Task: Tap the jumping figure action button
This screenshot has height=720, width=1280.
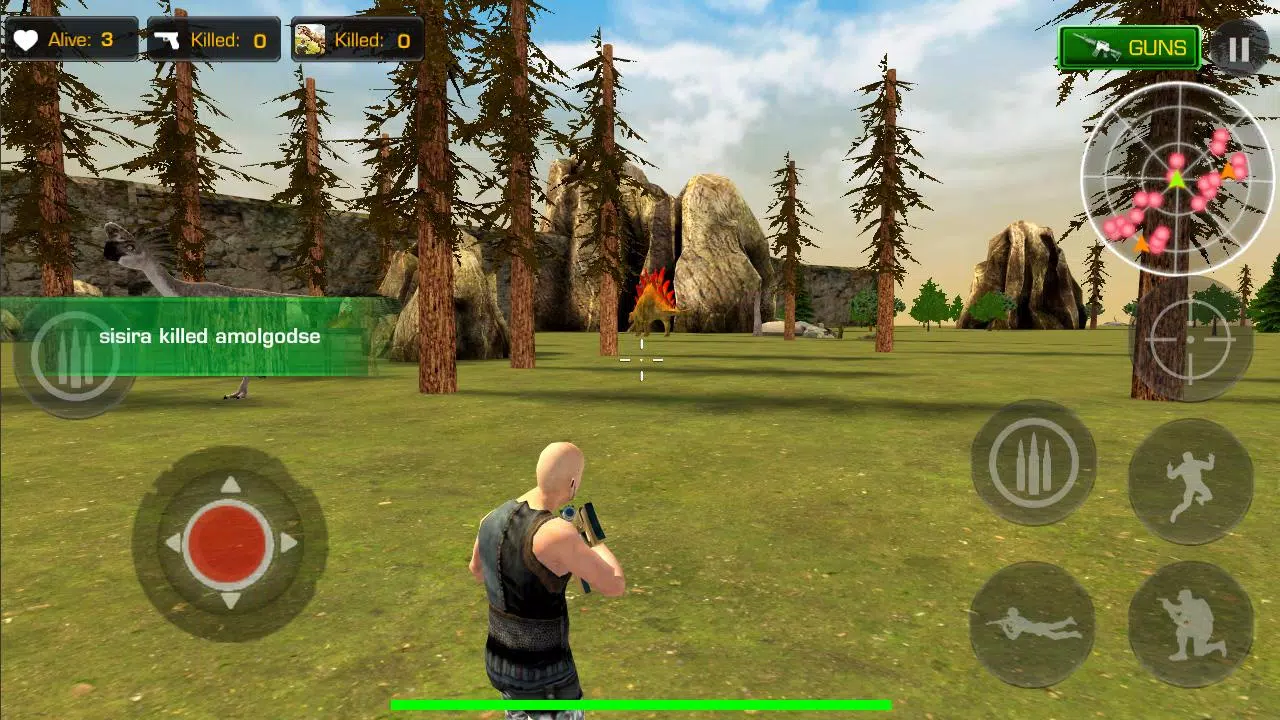Action: pos(1190,482)
